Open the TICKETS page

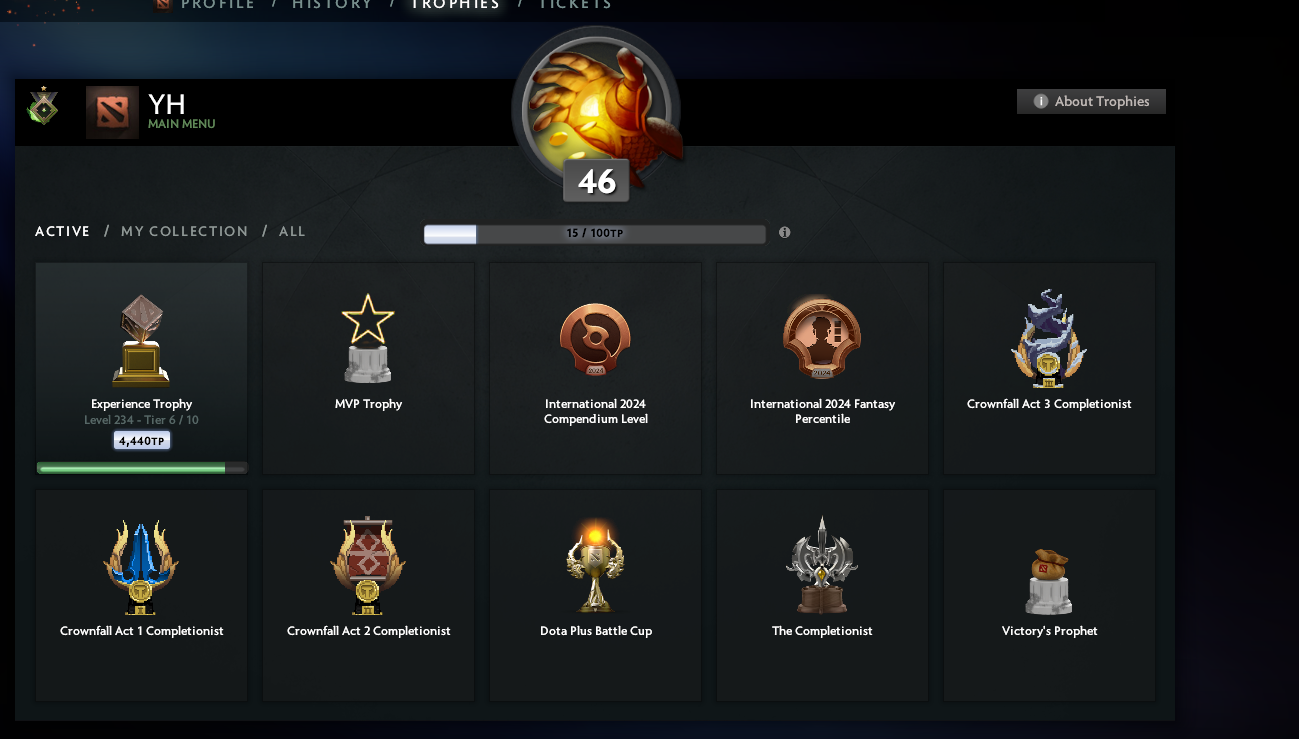[x=575, y=5]
